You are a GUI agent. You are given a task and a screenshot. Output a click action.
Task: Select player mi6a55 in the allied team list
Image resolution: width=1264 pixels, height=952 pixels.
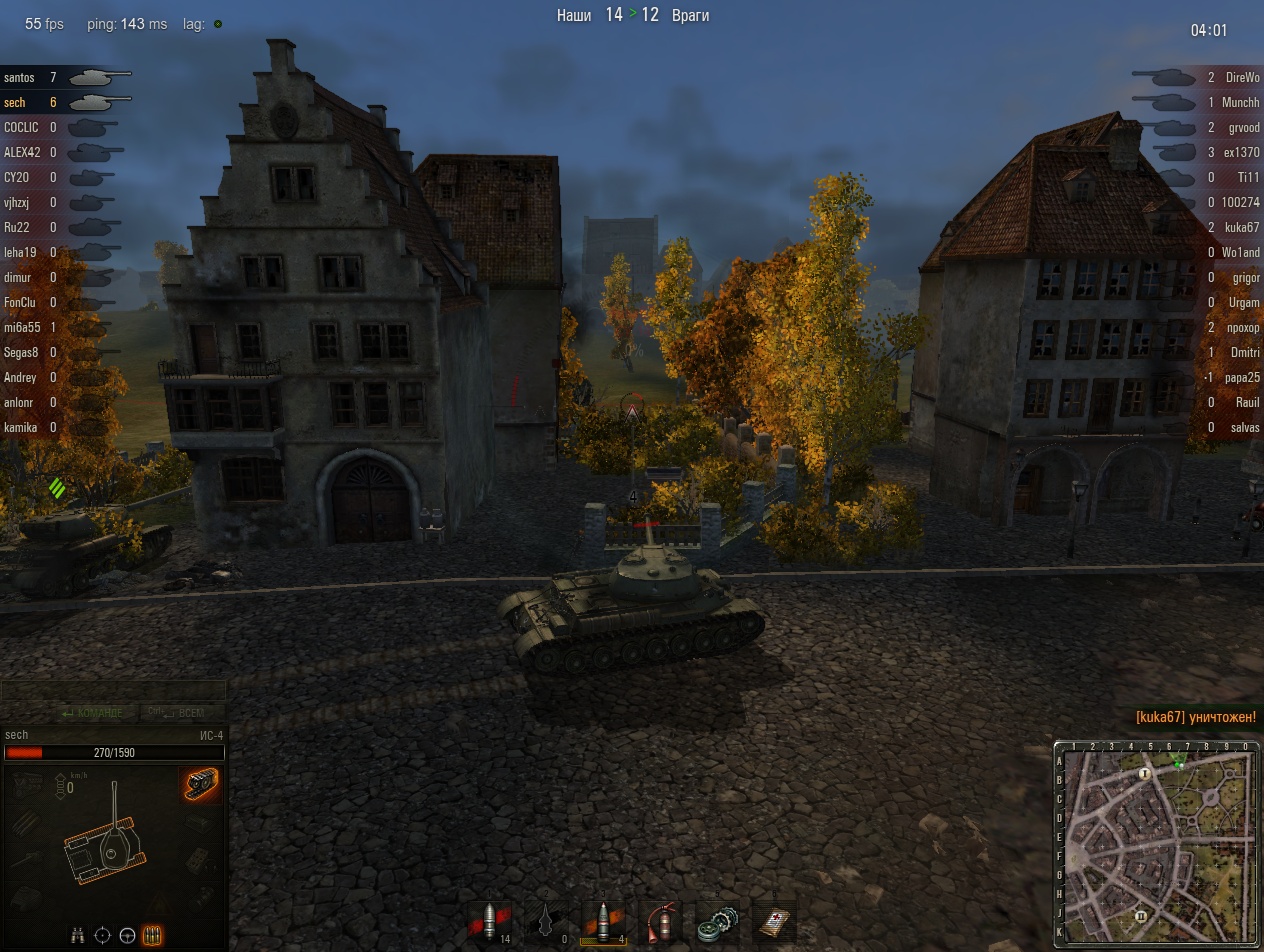coord(22,327)
